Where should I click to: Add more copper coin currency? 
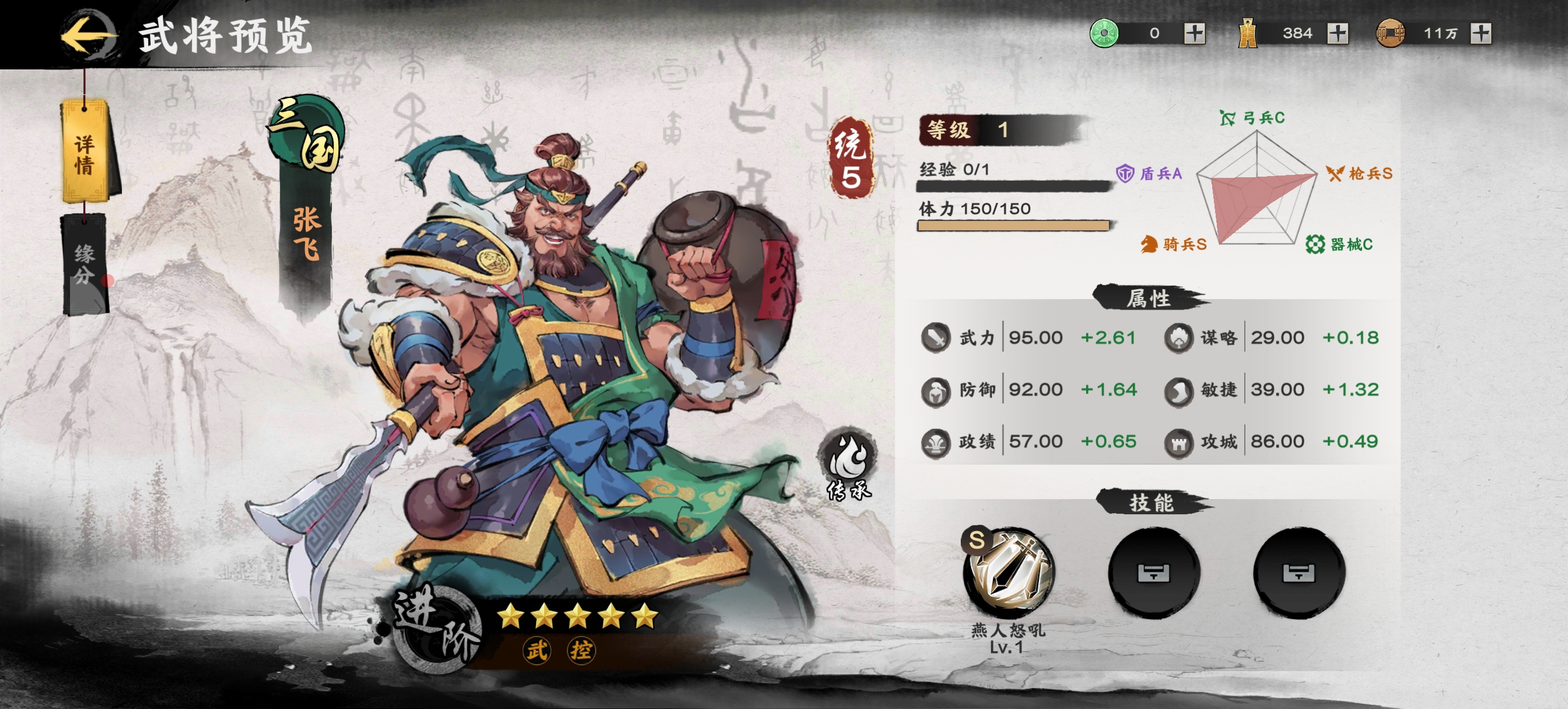(x=1480, y=33)
